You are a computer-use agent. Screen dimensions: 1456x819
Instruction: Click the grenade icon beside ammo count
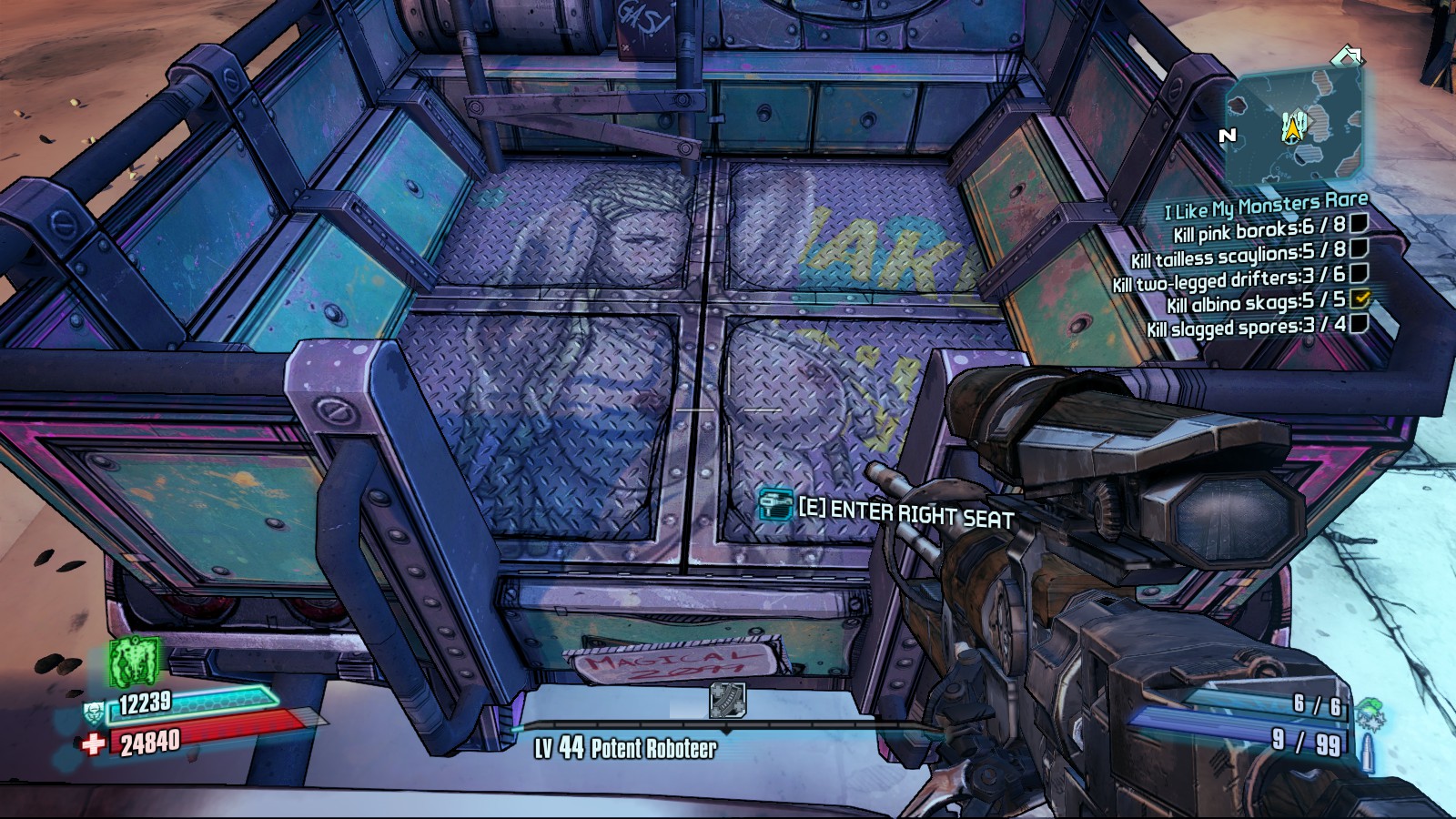1368,713
